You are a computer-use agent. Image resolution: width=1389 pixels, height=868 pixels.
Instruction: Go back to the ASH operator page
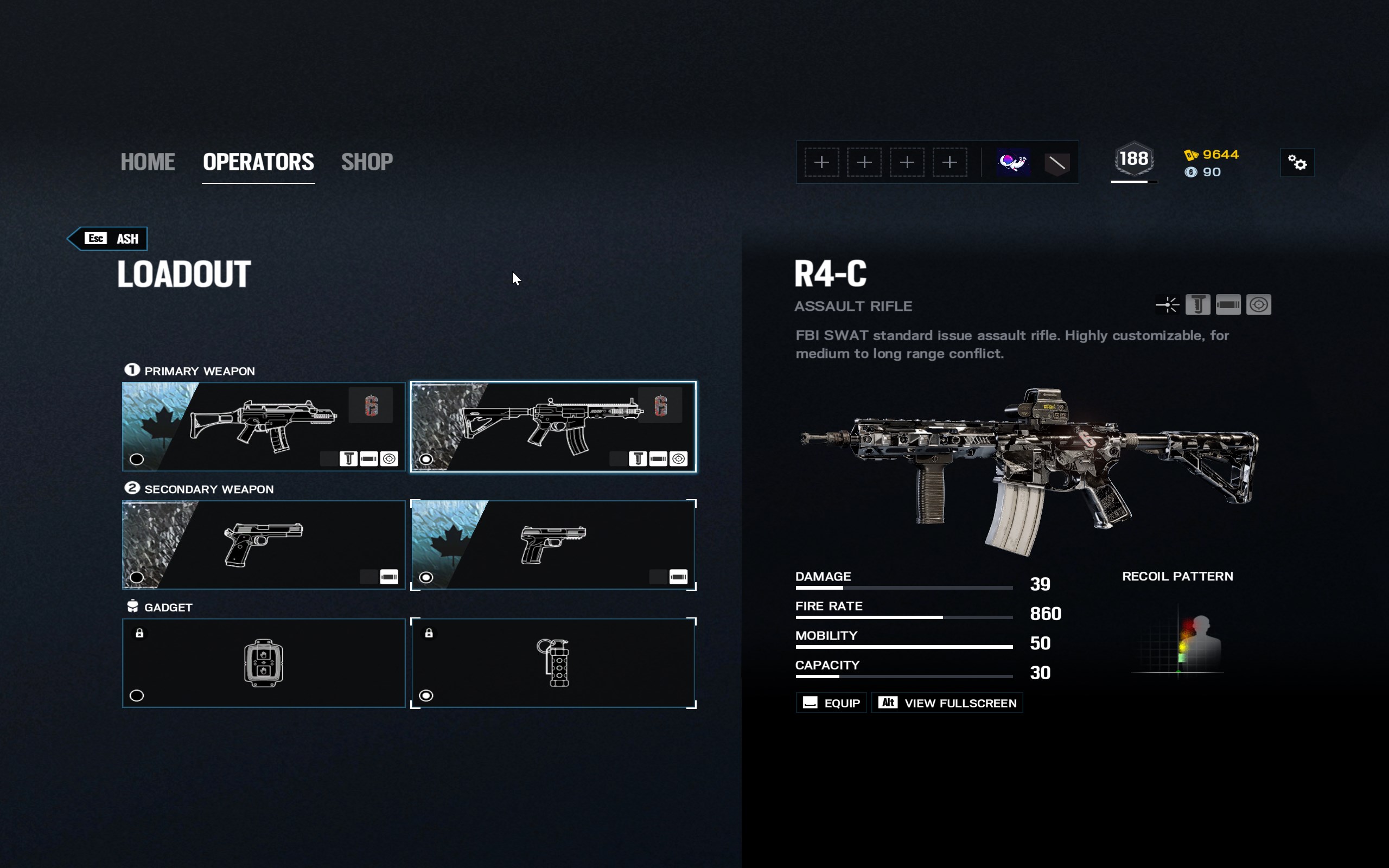click(108, 239)
